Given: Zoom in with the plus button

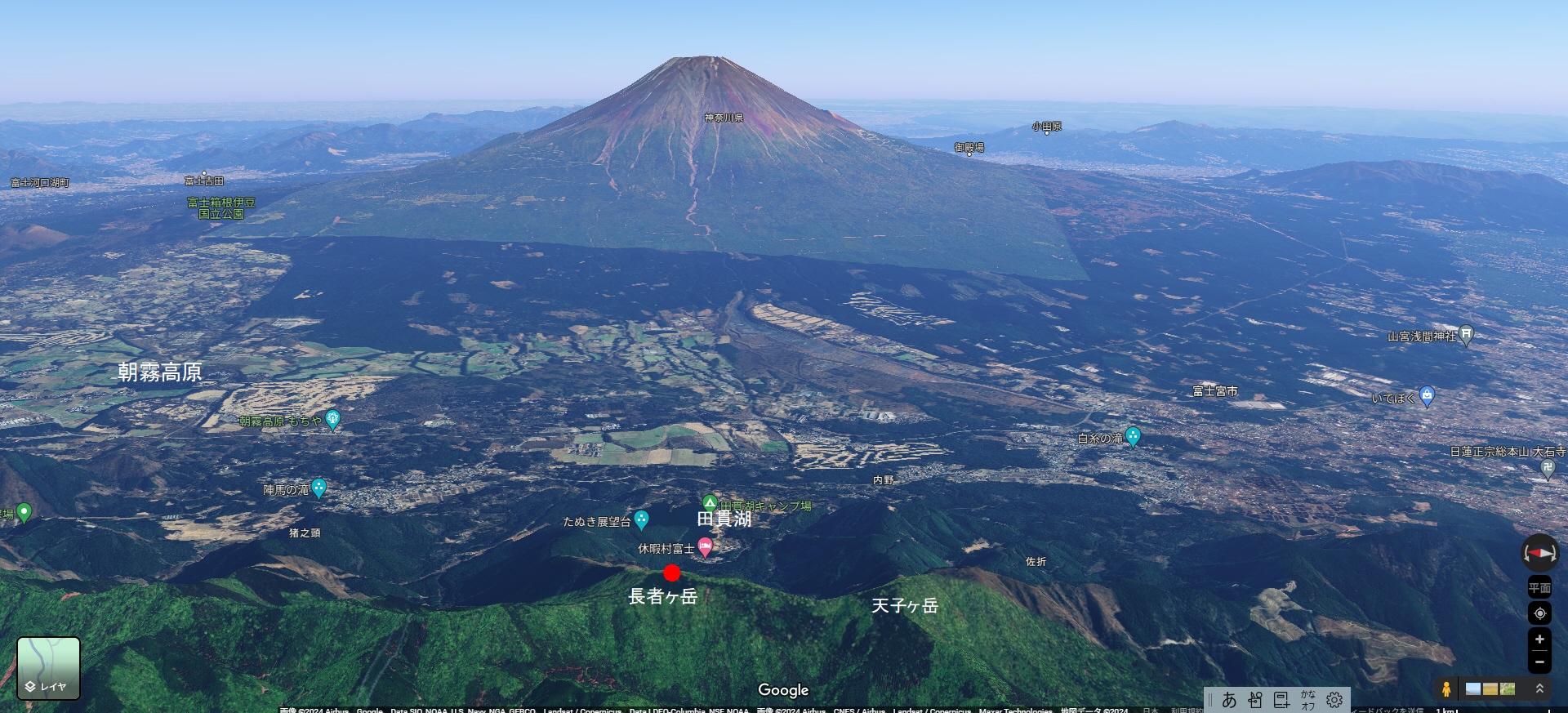Looking at the screenshot, I should pyautogui.click(x=1539, y=639).
